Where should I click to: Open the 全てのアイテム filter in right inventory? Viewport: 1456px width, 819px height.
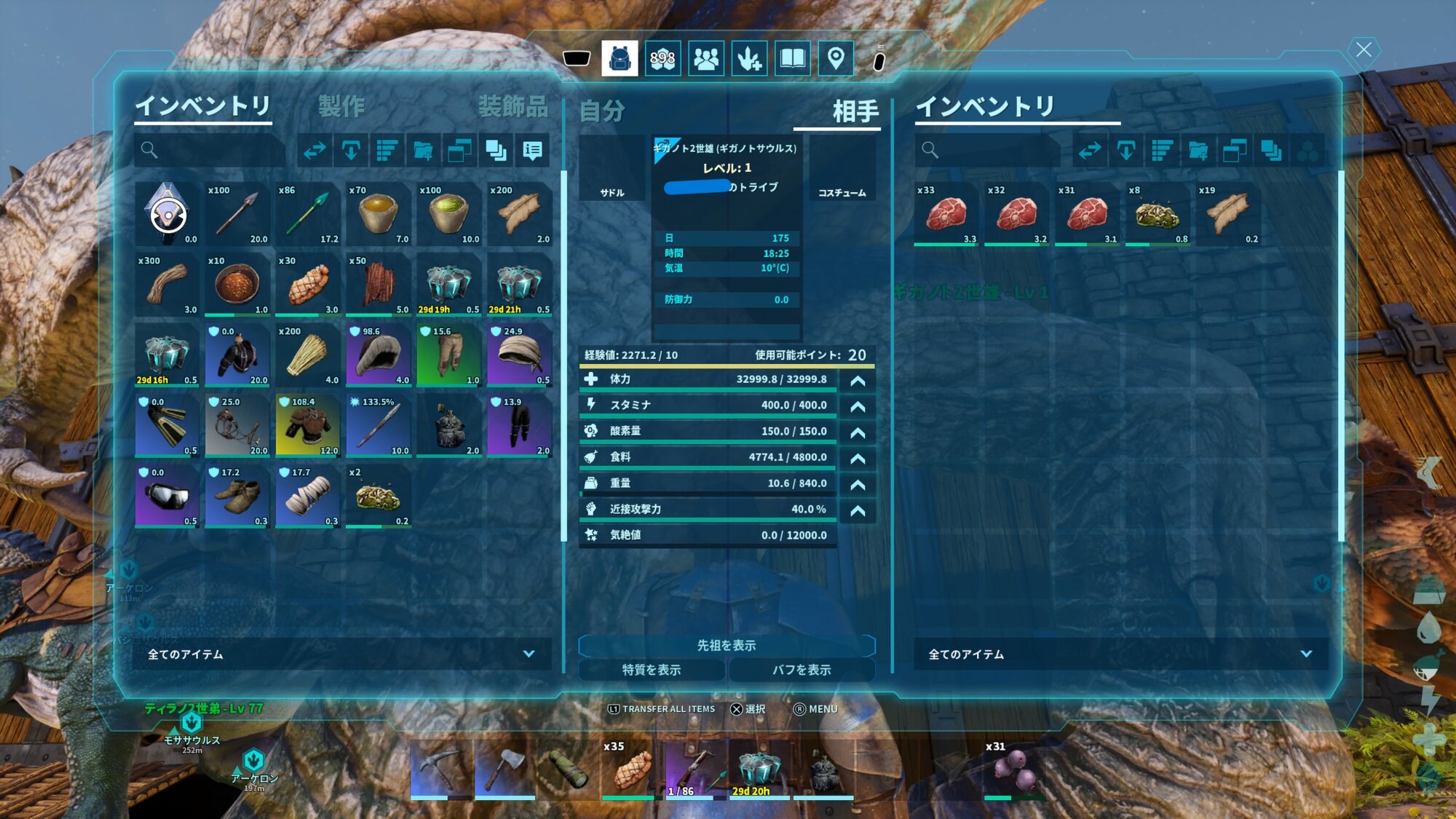tap(1120, 654)
